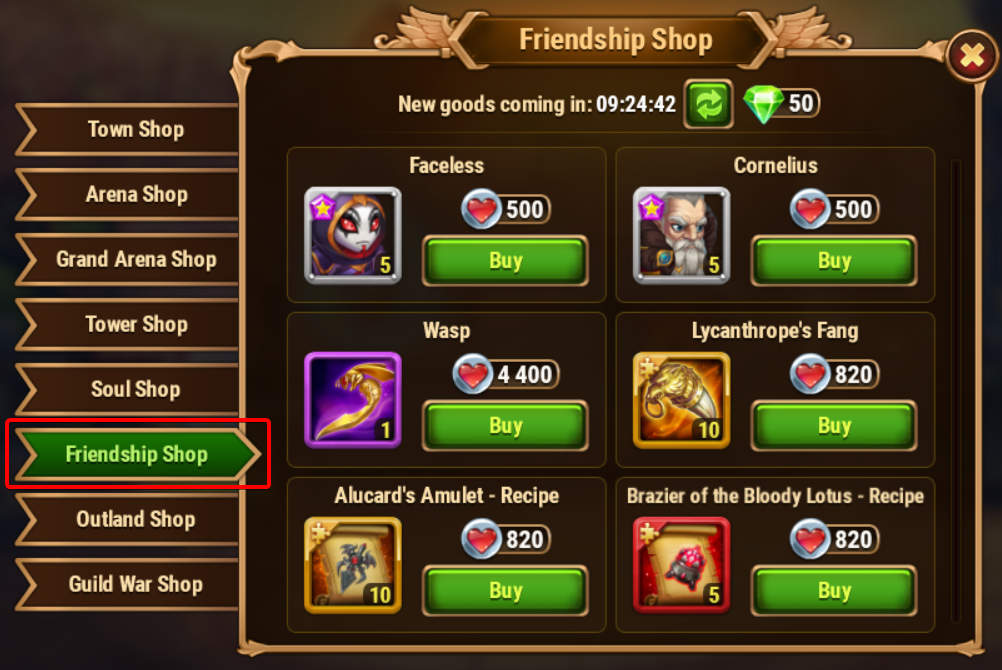Open the Outland Shop tab
Image resolution: width=1002 pixels, height=670 pixels.
point(135,520)
